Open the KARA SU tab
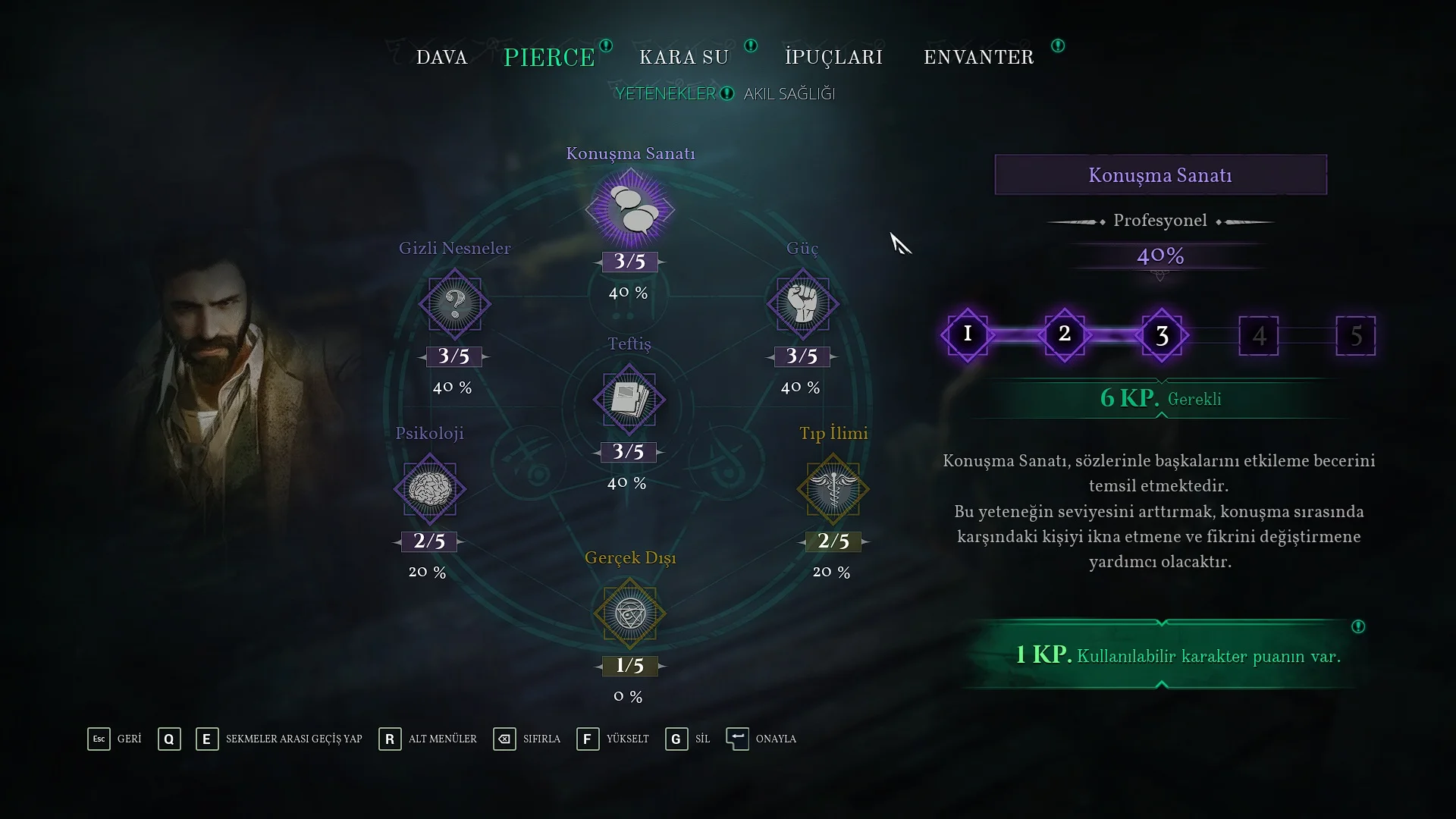The width and height of the screenshot is (1456, 819). (x=684, y=58)
